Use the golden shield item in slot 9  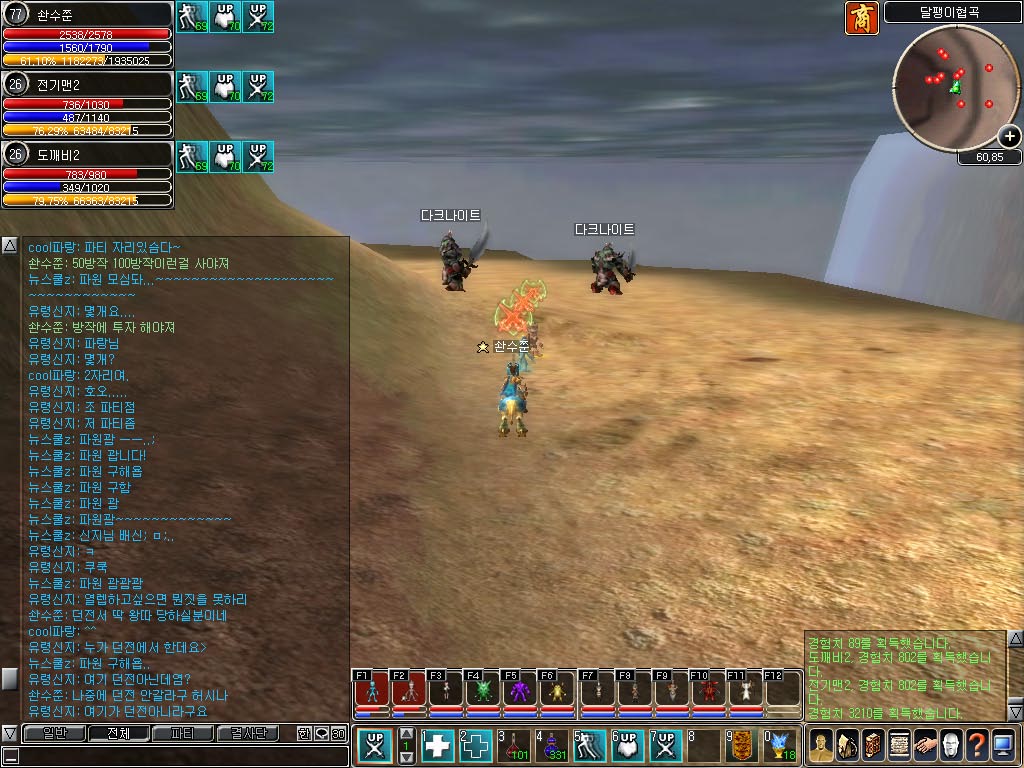743,746
